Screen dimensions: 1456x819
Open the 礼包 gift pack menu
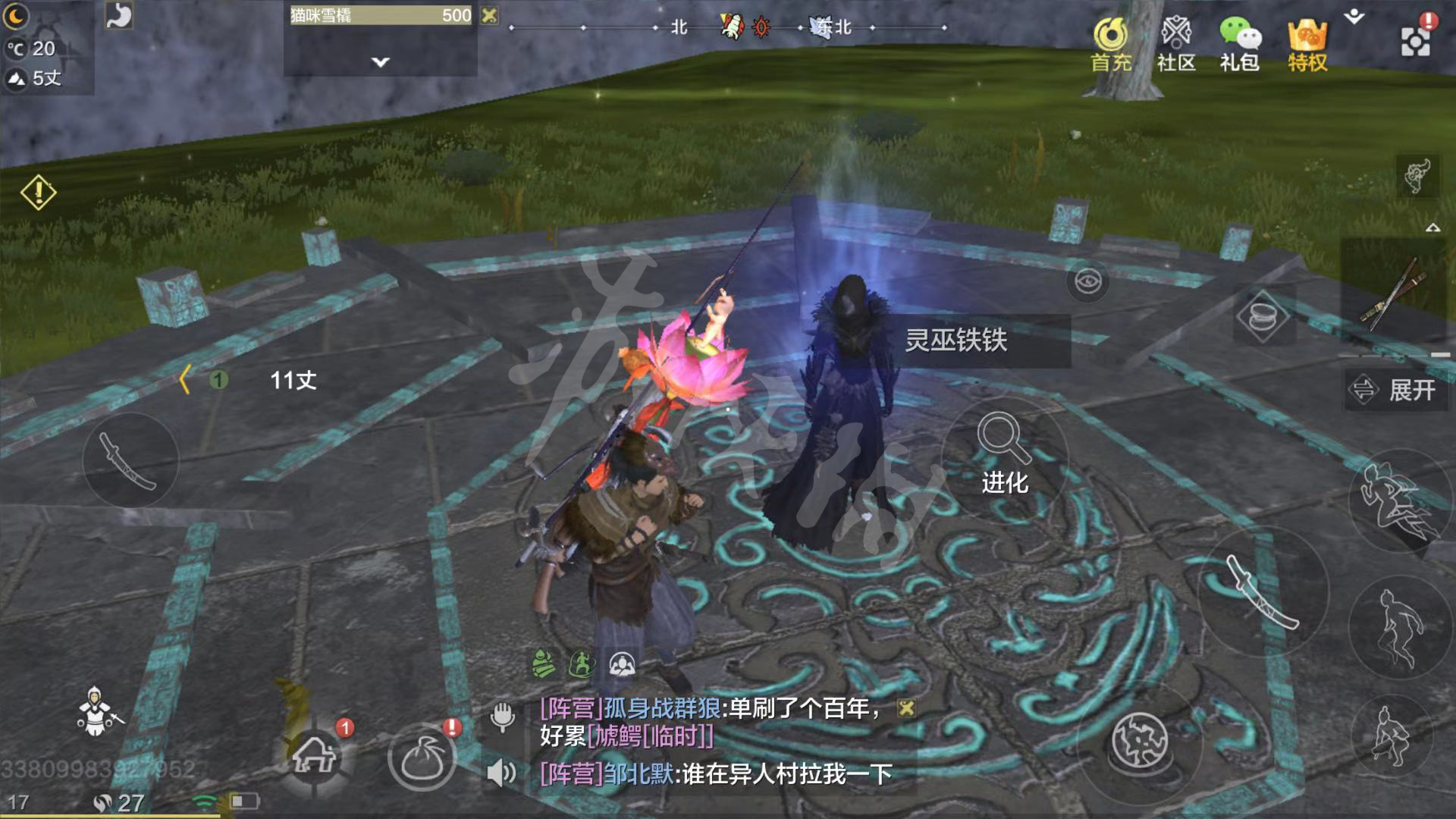point(1239,45)
